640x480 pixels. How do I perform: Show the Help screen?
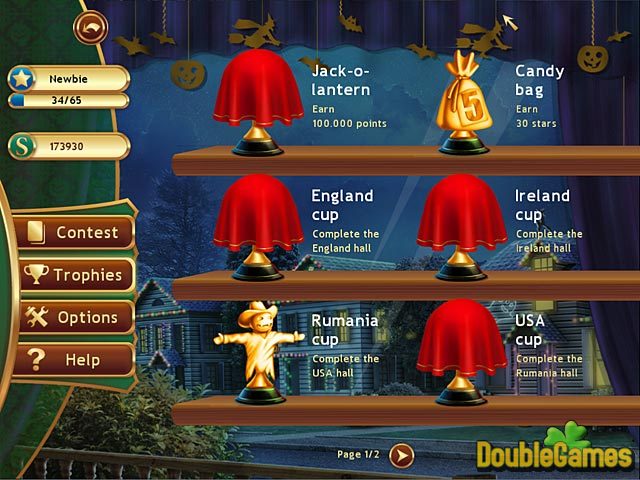[x=75, y=359]
